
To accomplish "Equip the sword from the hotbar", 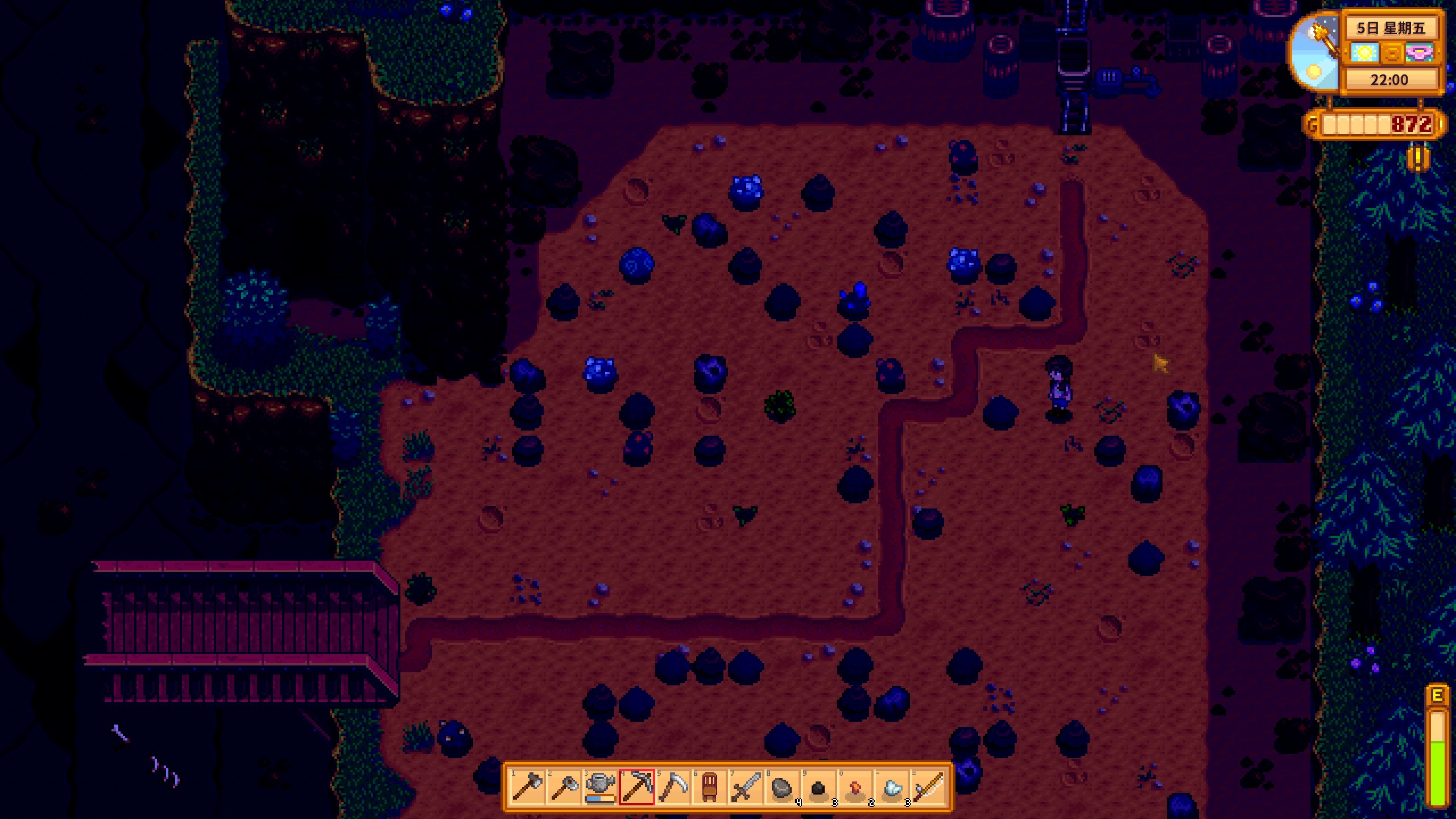I will pos(746,787).
